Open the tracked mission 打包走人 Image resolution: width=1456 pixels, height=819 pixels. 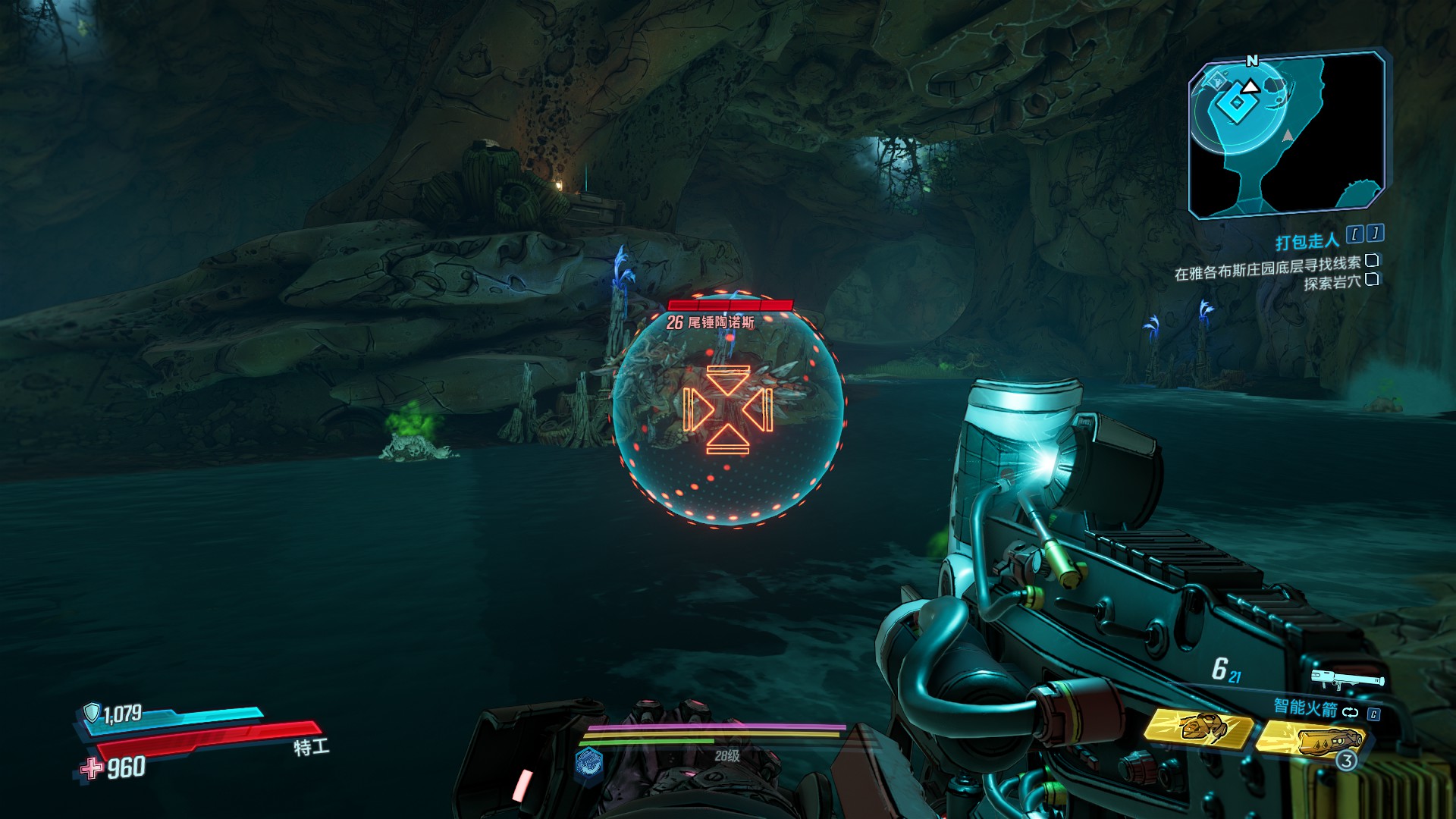[1307, 242]
